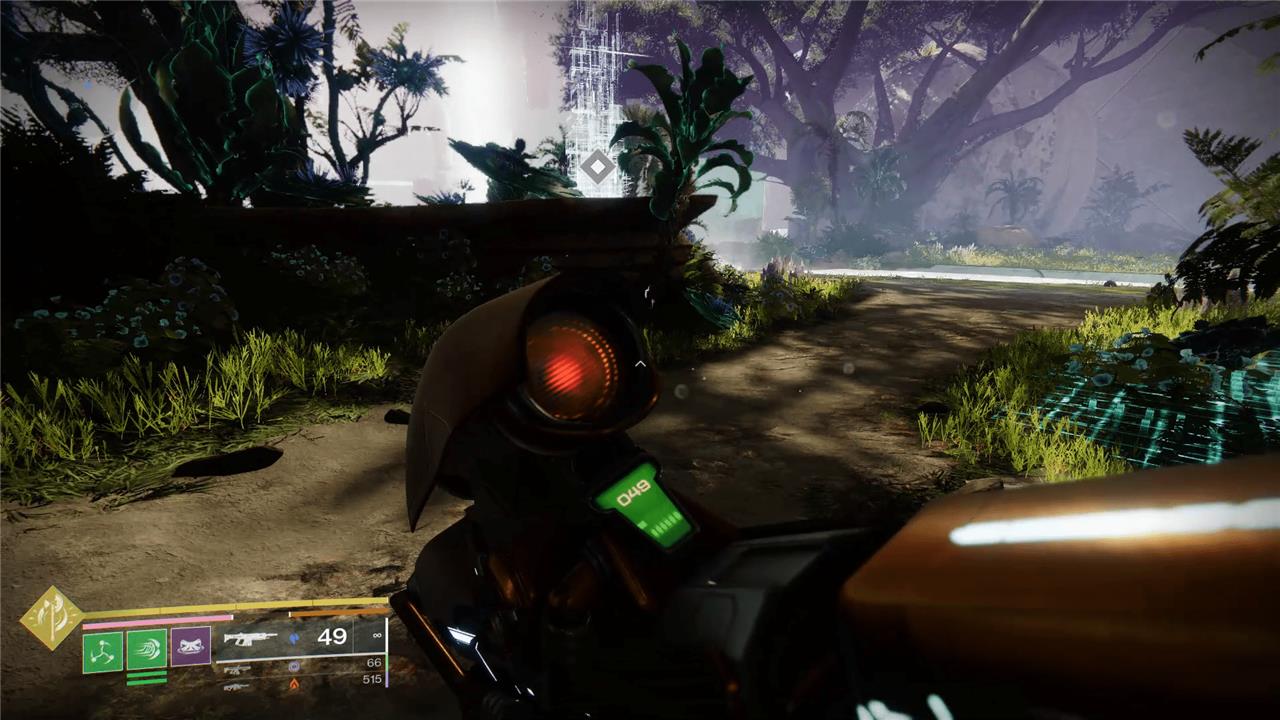Switch to the heavy weapon with 515 ammo
Viewport: 1280px width, 720px height.
click(238, 684)
